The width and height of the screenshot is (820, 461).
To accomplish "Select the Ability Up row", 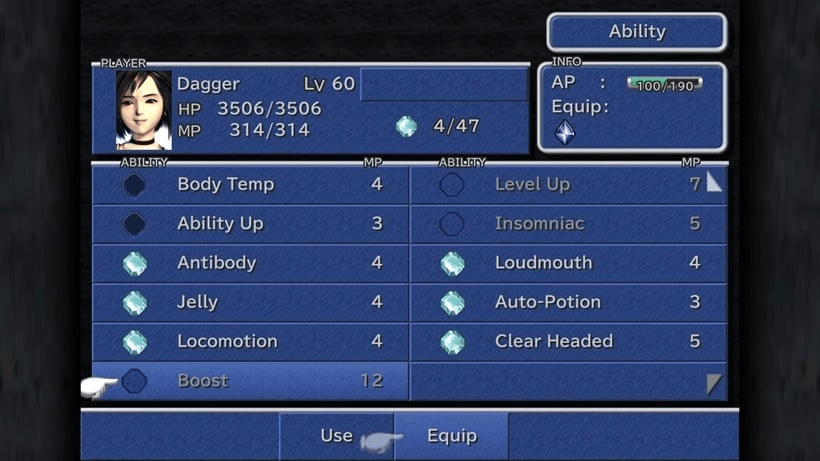I will [250, 224].
